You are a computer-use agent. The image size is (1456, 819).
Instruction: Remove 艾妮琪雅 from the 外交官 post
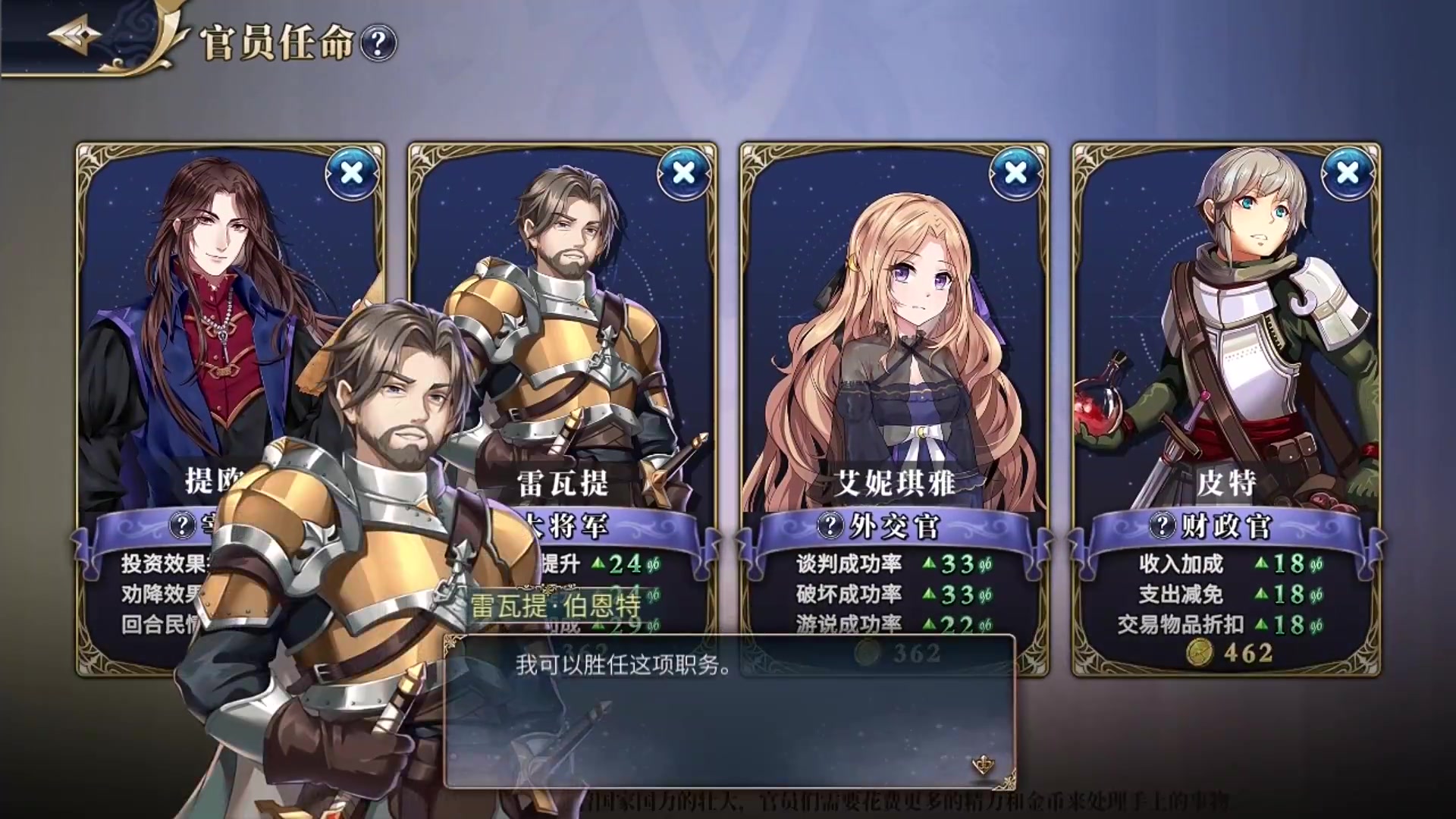[1015, 174]
